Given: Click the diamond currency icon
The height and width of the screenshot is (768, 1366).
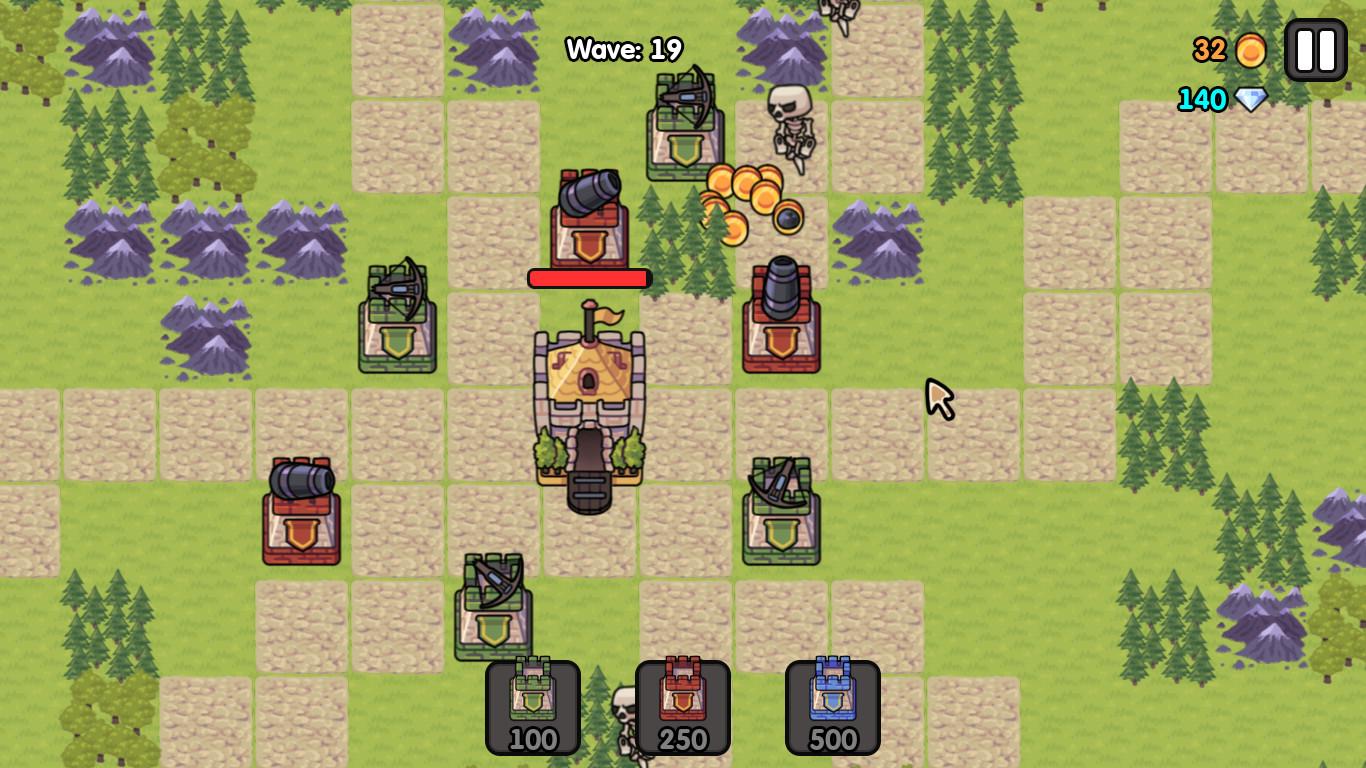Looking at the screenshot, I should pyautogui.click(x=1252, y=99).
